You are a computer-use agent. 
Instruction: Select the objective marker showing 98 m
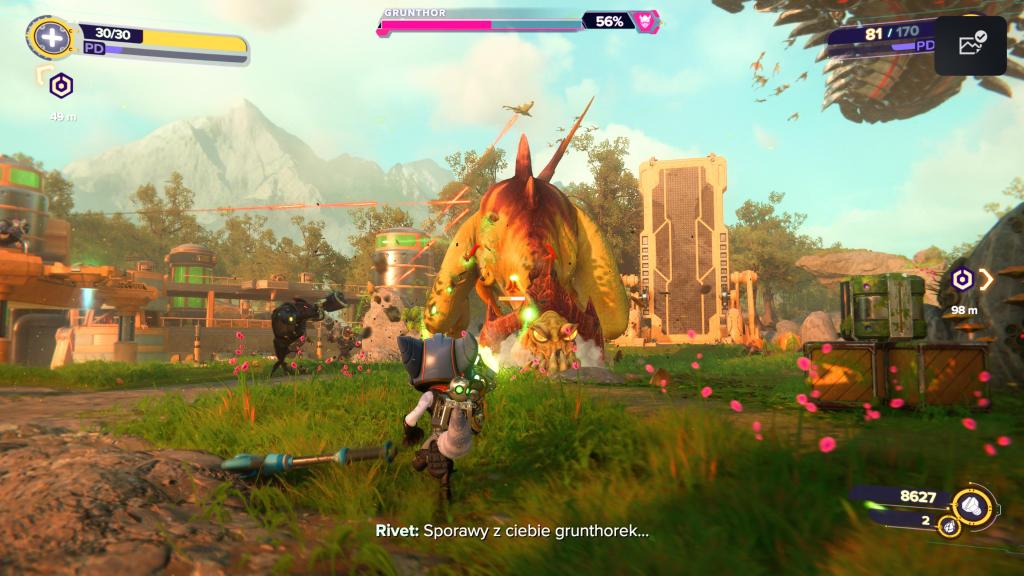coord(962,280)
